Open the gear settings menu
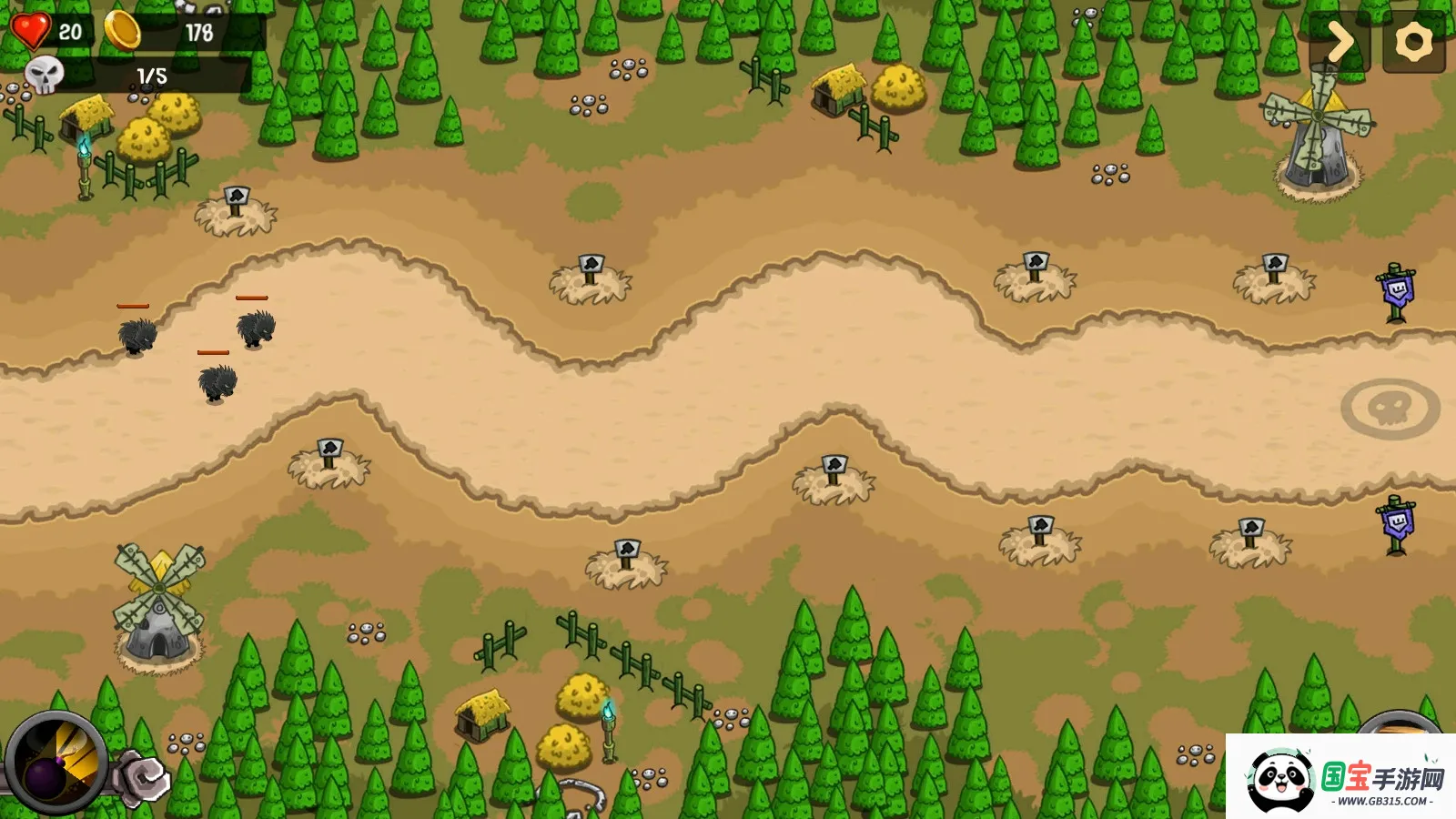This screenshot has width=1456, height=819. pos(1413,42)
